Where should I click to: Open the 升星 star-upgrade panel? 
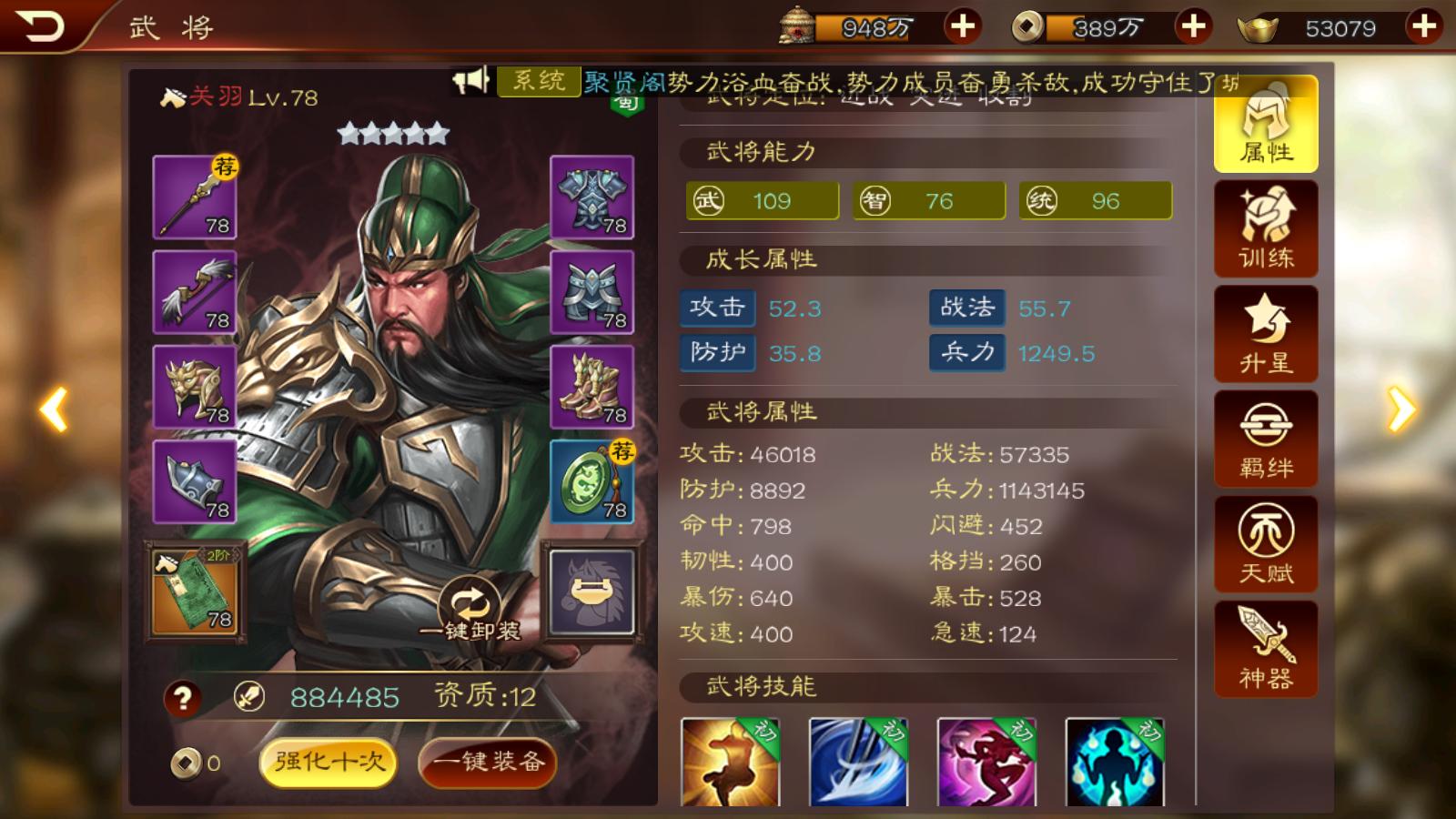coord(1264,334)
